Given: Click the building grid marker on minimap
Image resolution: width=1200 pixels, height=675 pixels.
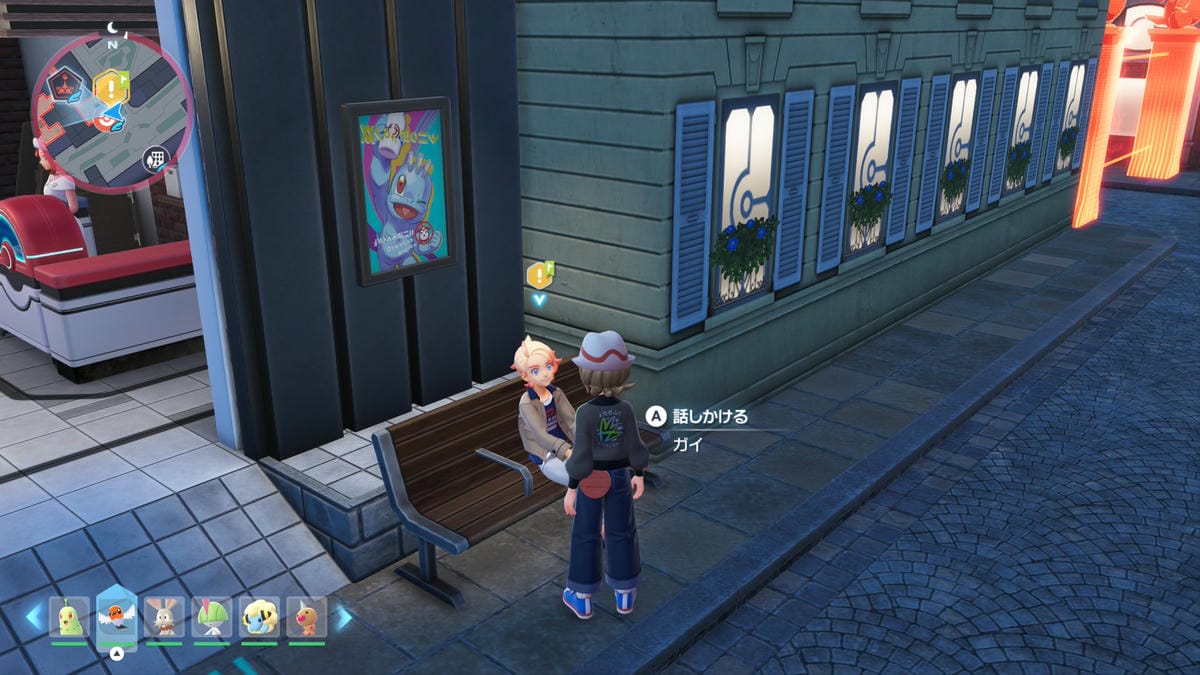Looking at the screenshot, I should pos(155,157).
